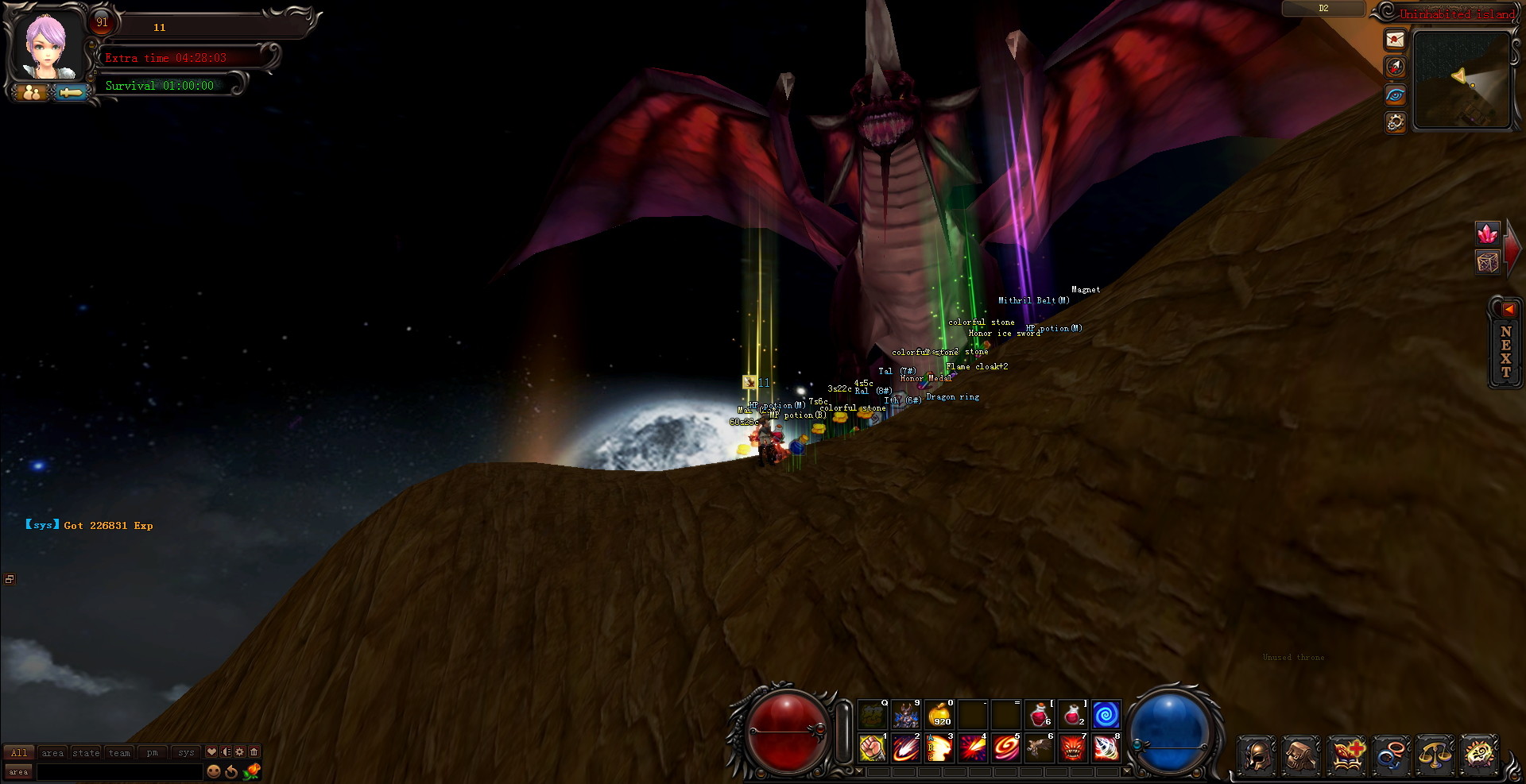Switch chat to the team tab

(119, 752)
